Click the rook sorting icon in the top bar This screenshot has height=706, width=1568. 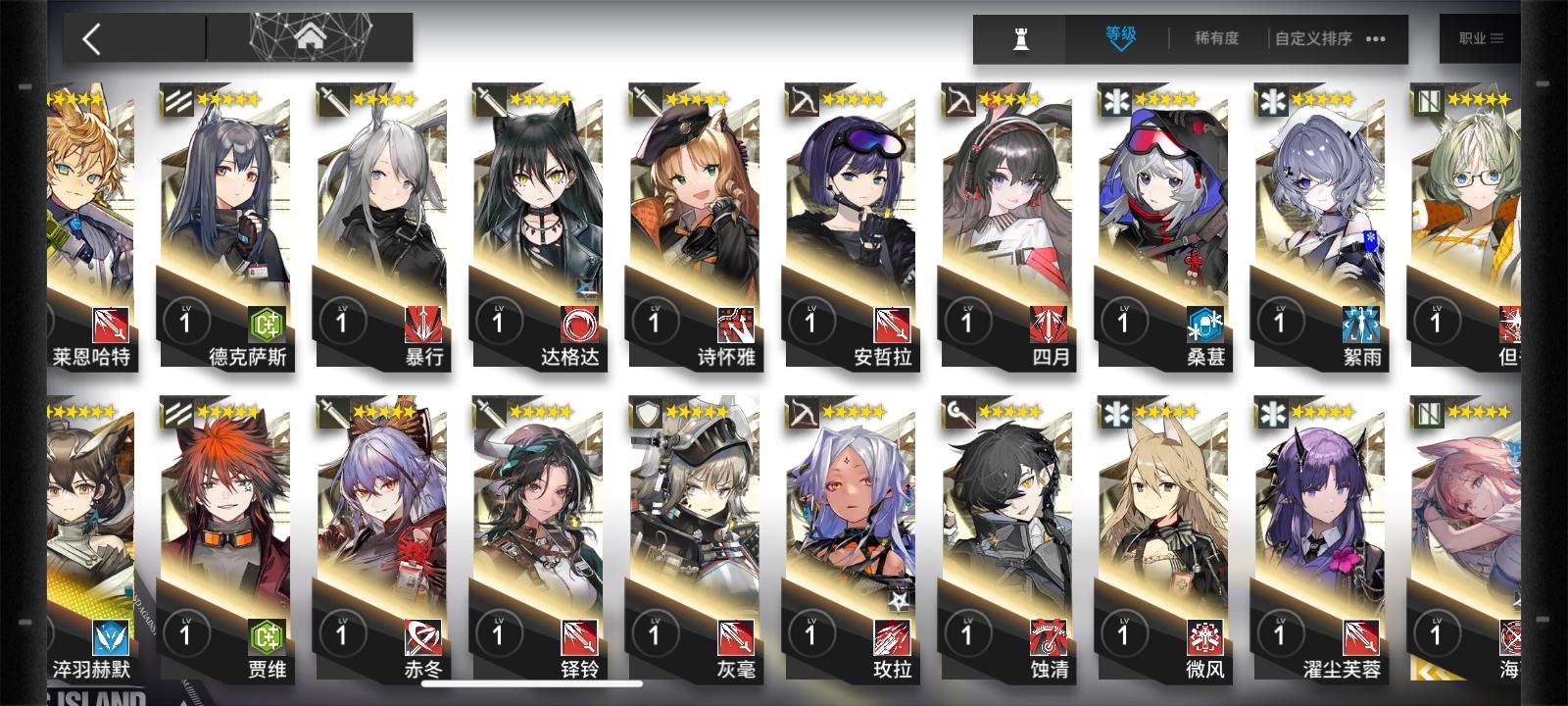1019,39
